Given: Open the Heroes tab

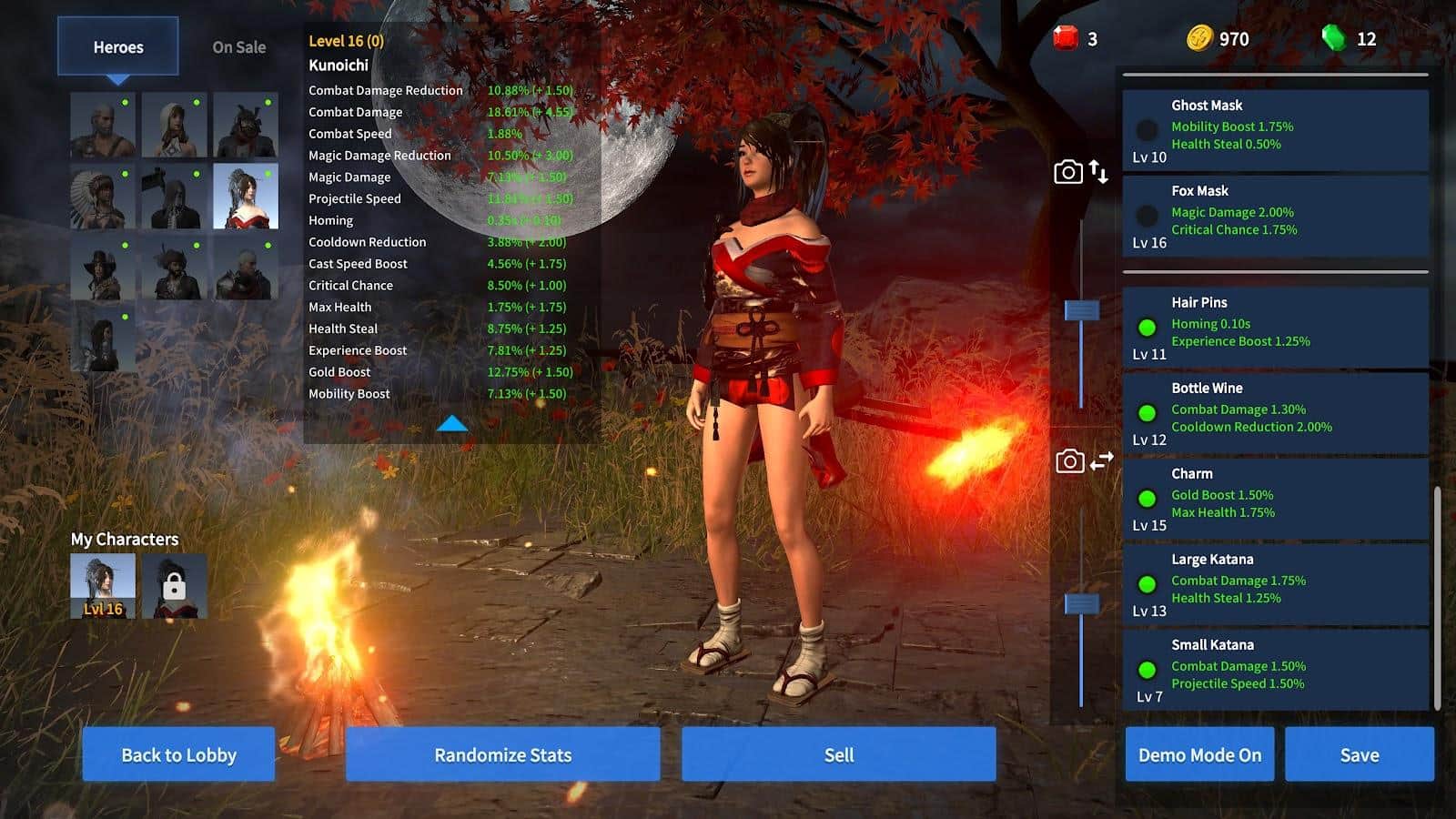Looking at the screenshot, I should tap(118, 47).
